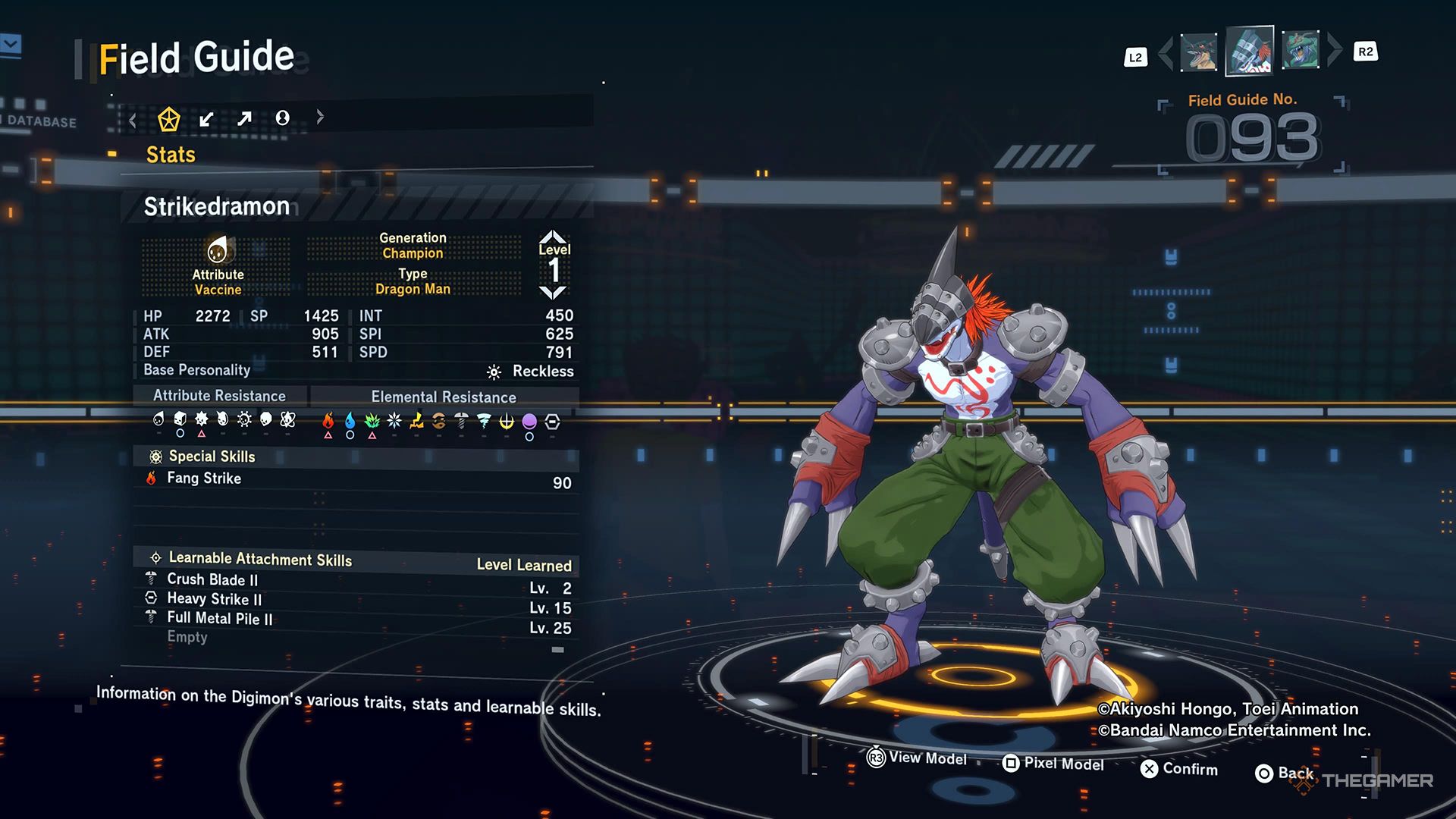1456x819 pixels.
Task: Decrease level with the down arrow
Action: (x=553, y=293)
